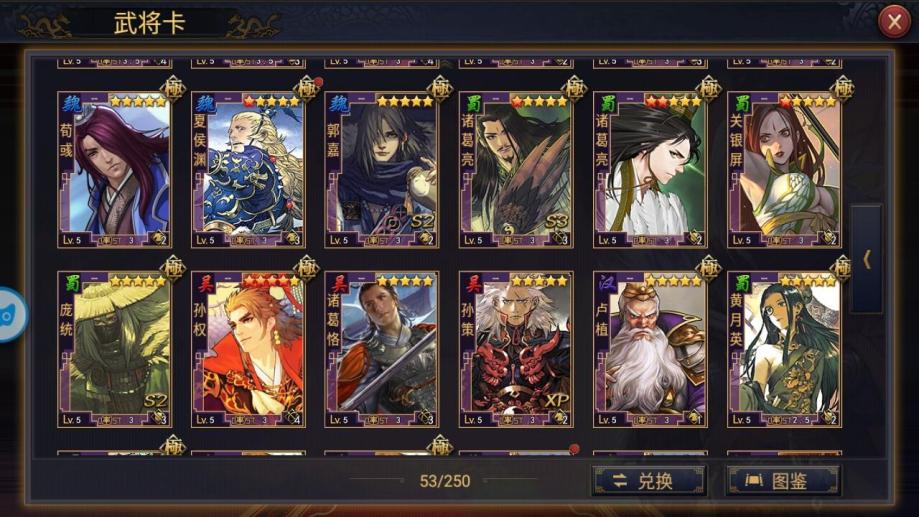Select the 诸葛亮 card marked S3
919x517 pixels.
click(515, 170)
